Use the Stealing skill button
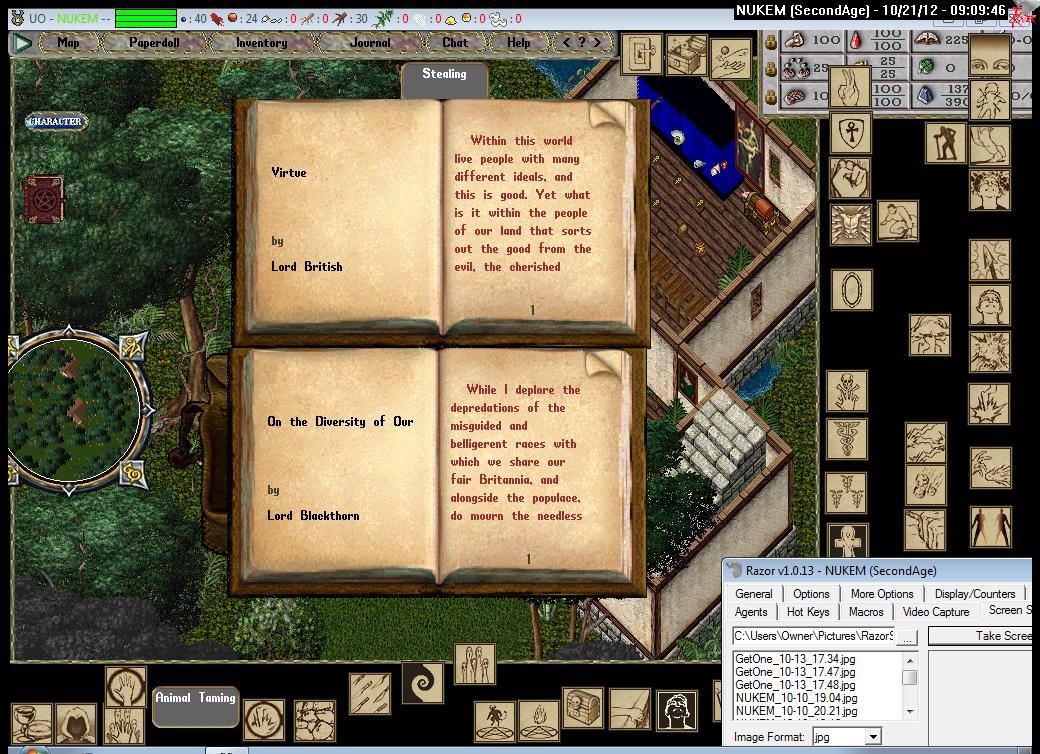Screen dimensions: 1040x754 [x=444, y=77]
